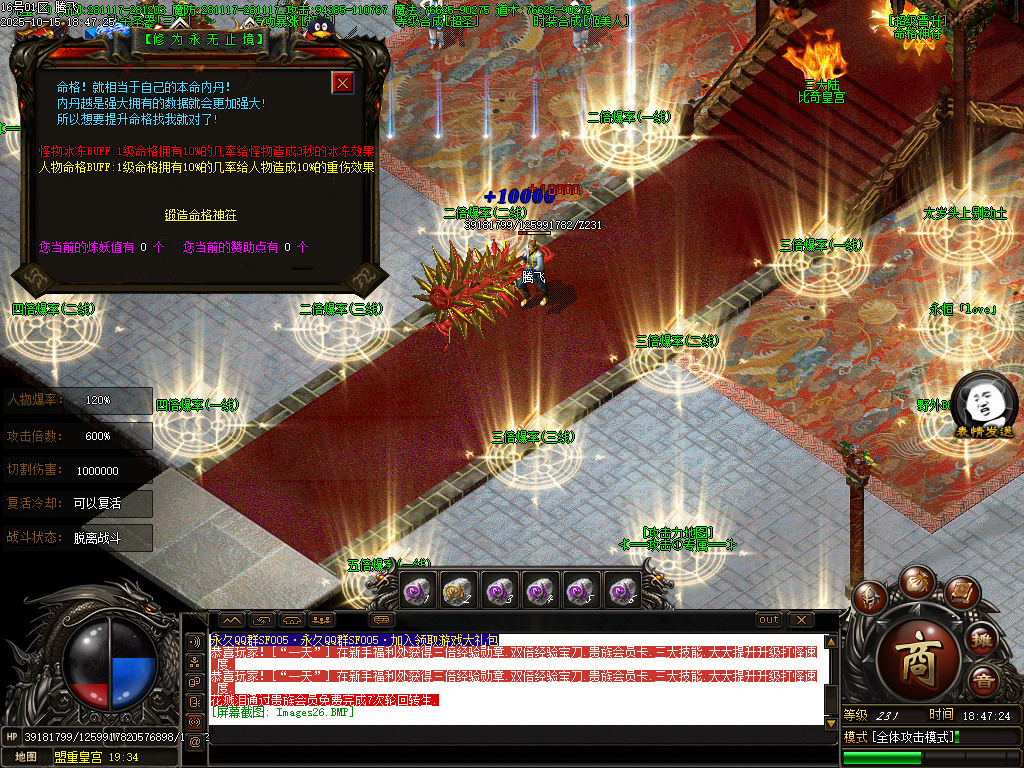Click the 'out' button on the chat bar
The height and width of the screenshot is (768, 1024).
coord(769,620)
